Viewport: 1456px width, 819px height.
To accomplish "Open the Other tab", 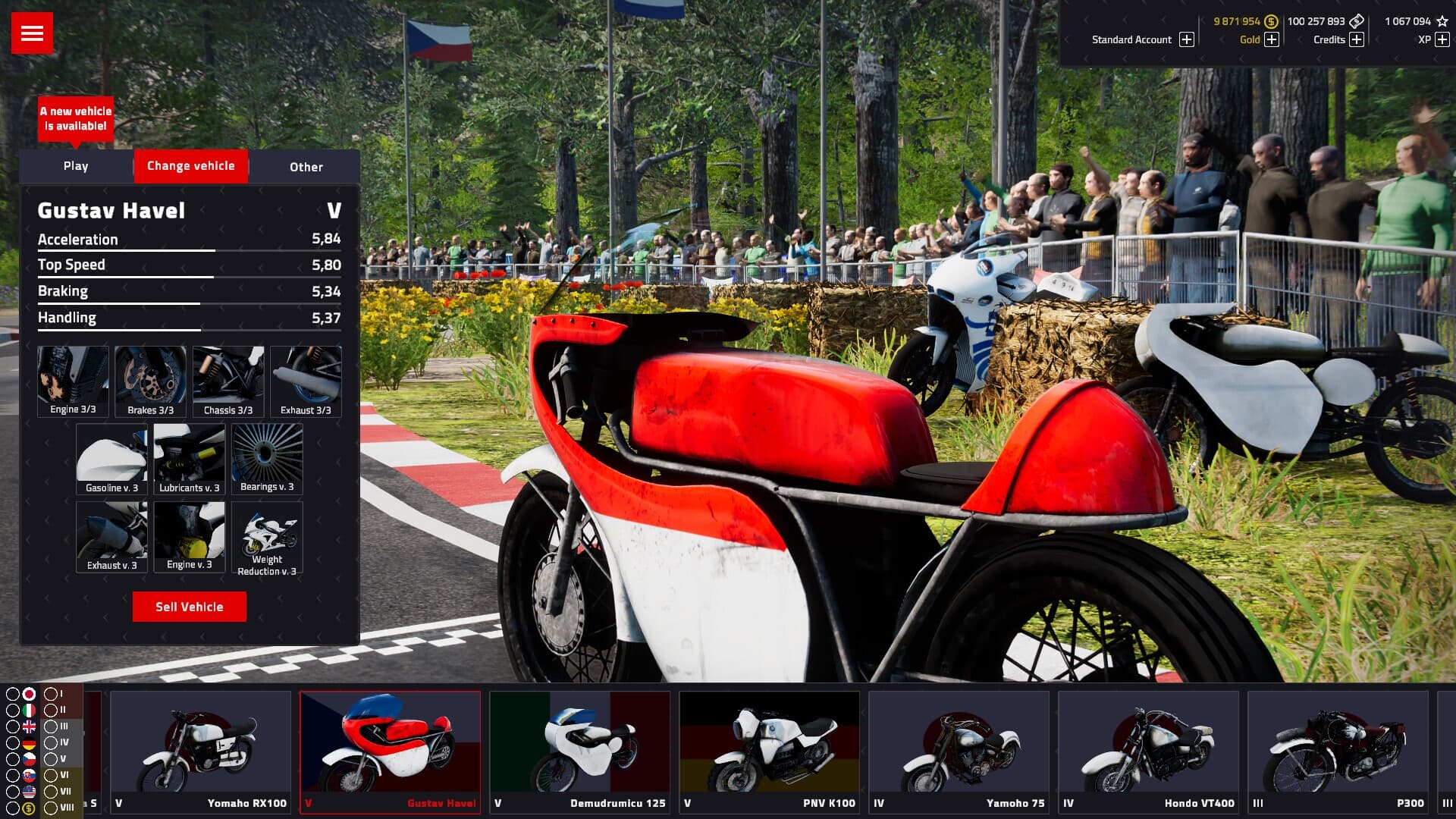I will (x=305, y=167).
